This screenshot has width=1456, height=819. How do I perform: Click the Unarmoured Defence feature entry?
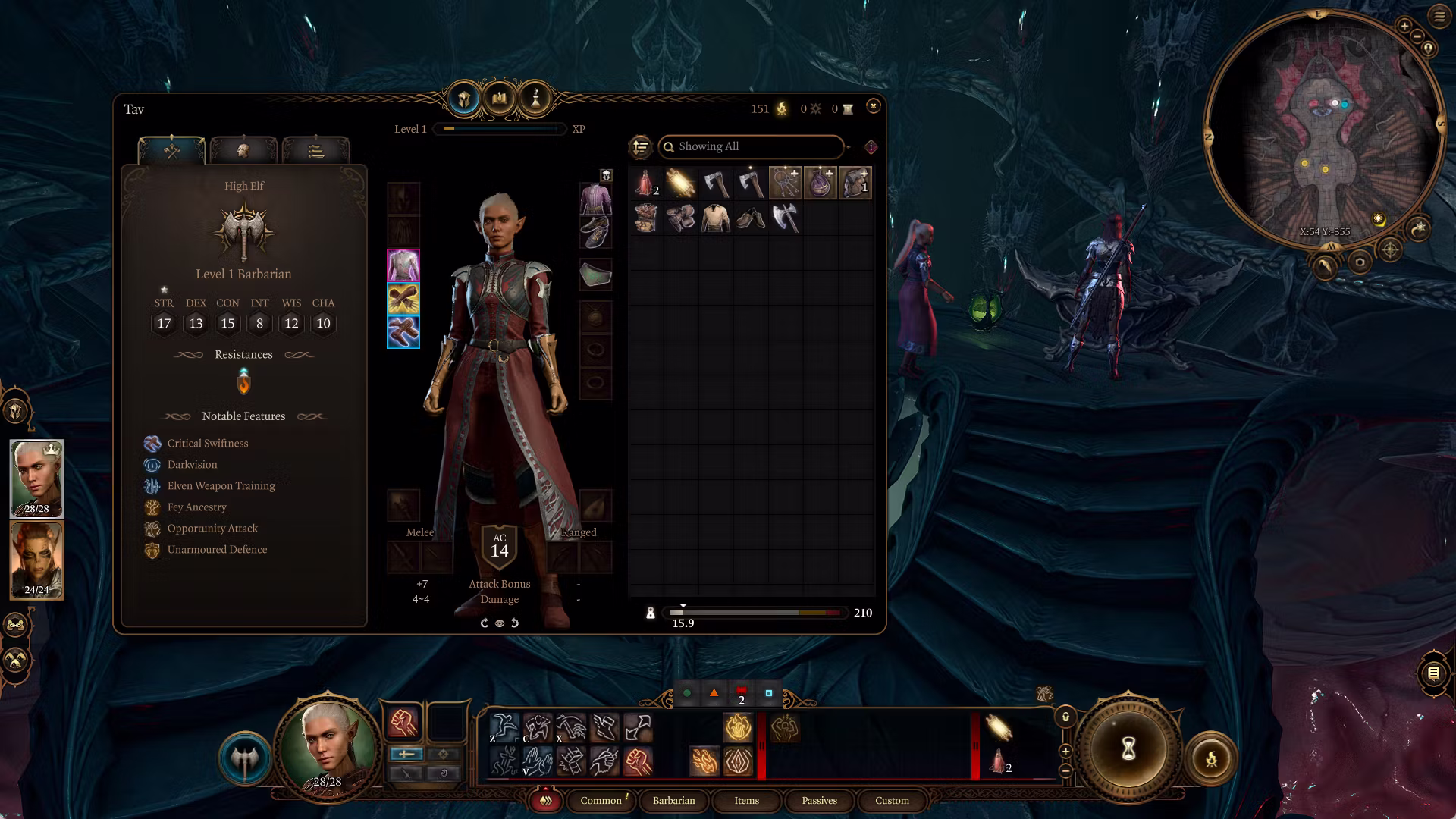217,550
